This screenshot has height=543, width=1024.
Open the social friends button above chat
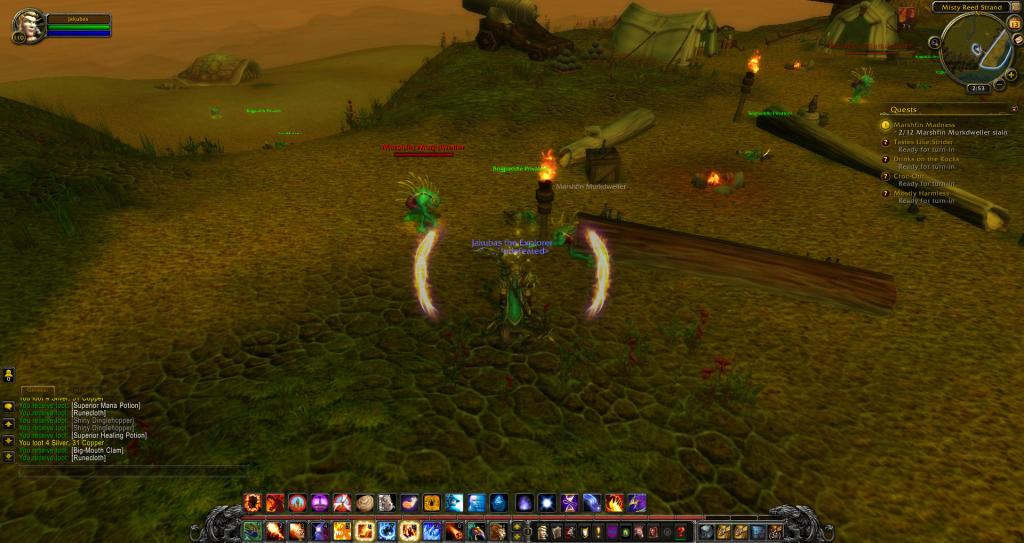[8, 376]
